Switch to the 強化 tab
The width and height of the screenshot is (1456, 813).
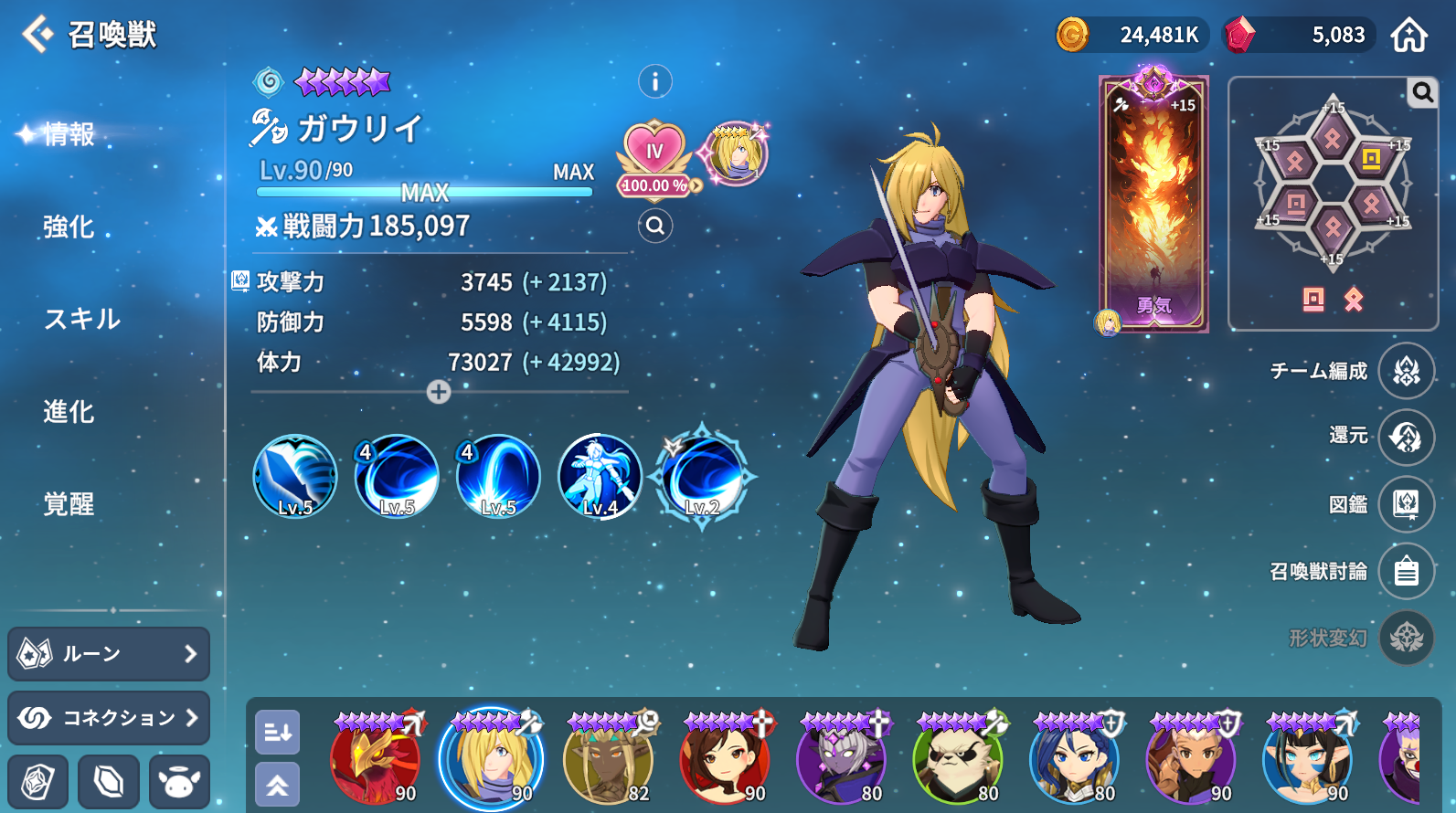[69, 227]
